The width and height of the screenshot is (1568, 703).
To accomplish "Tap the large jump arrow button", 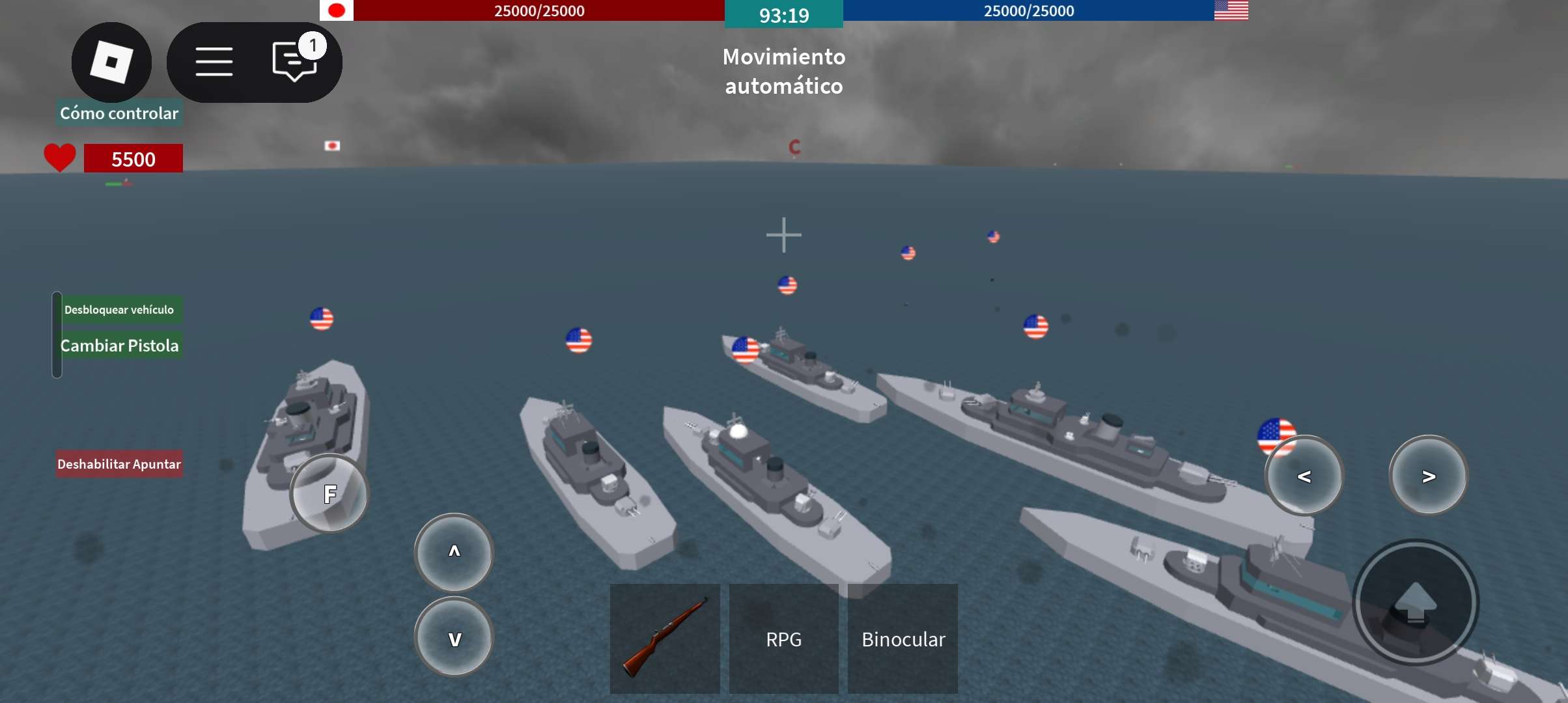I will (1416, 602).
